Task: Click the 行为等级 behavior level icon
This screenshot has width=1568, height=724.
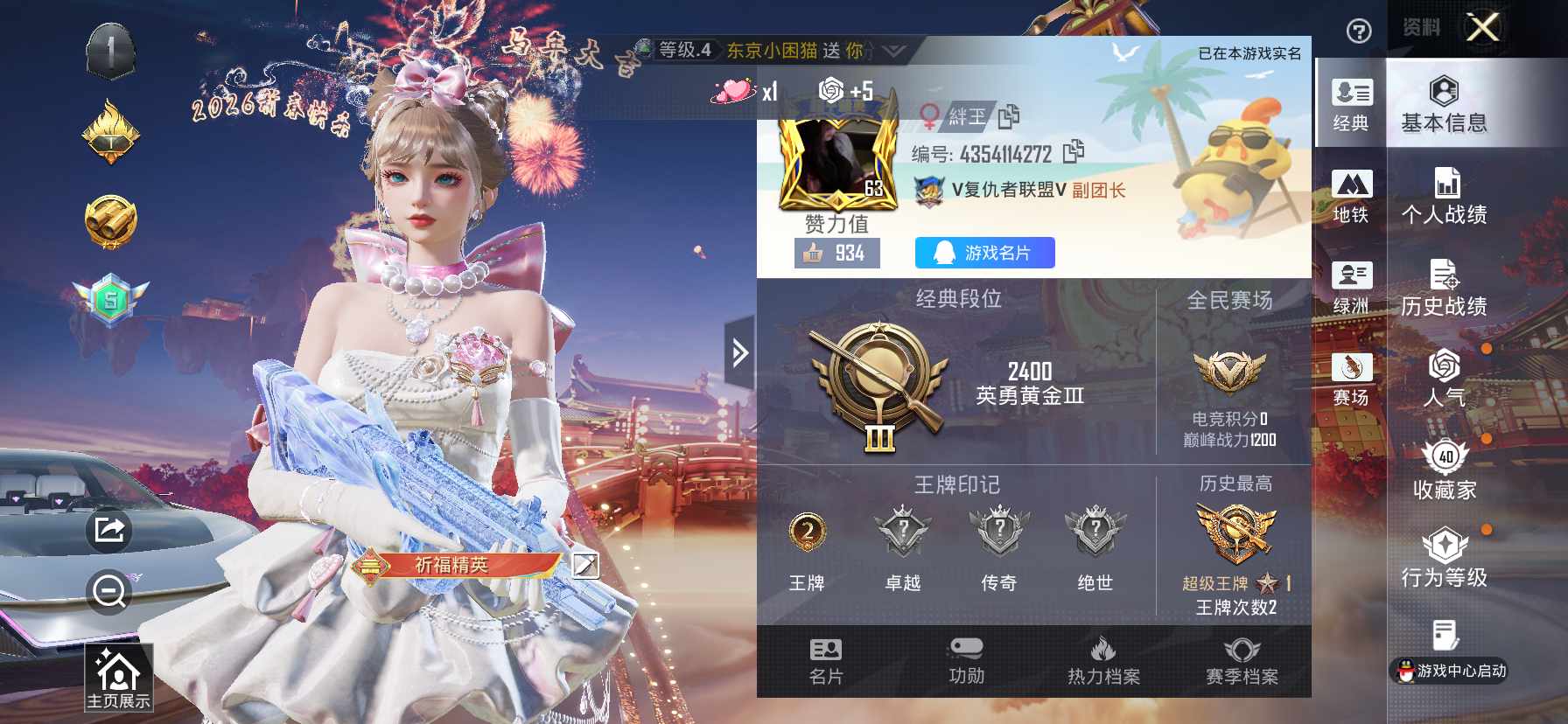Action: [x=1445, y=556]
